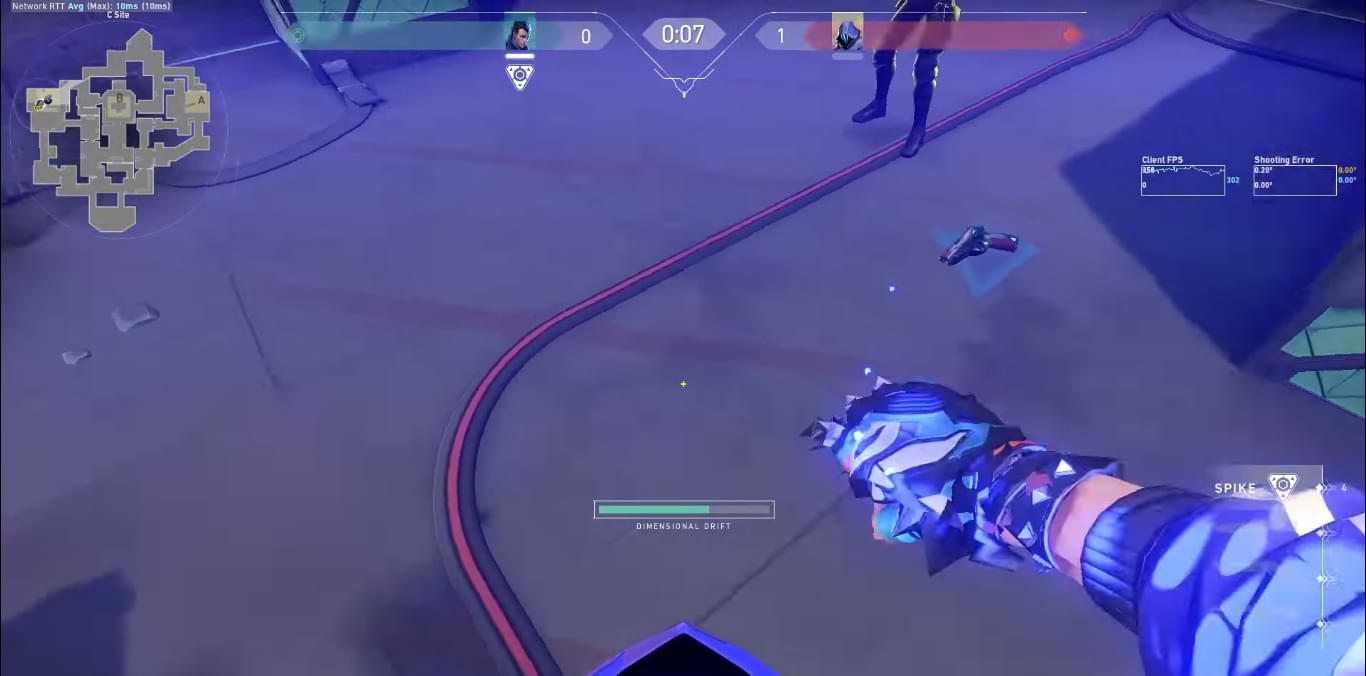Select the B site marker on minimap
This screenshot has width=1366, height=676.
[x=120, y=99]
